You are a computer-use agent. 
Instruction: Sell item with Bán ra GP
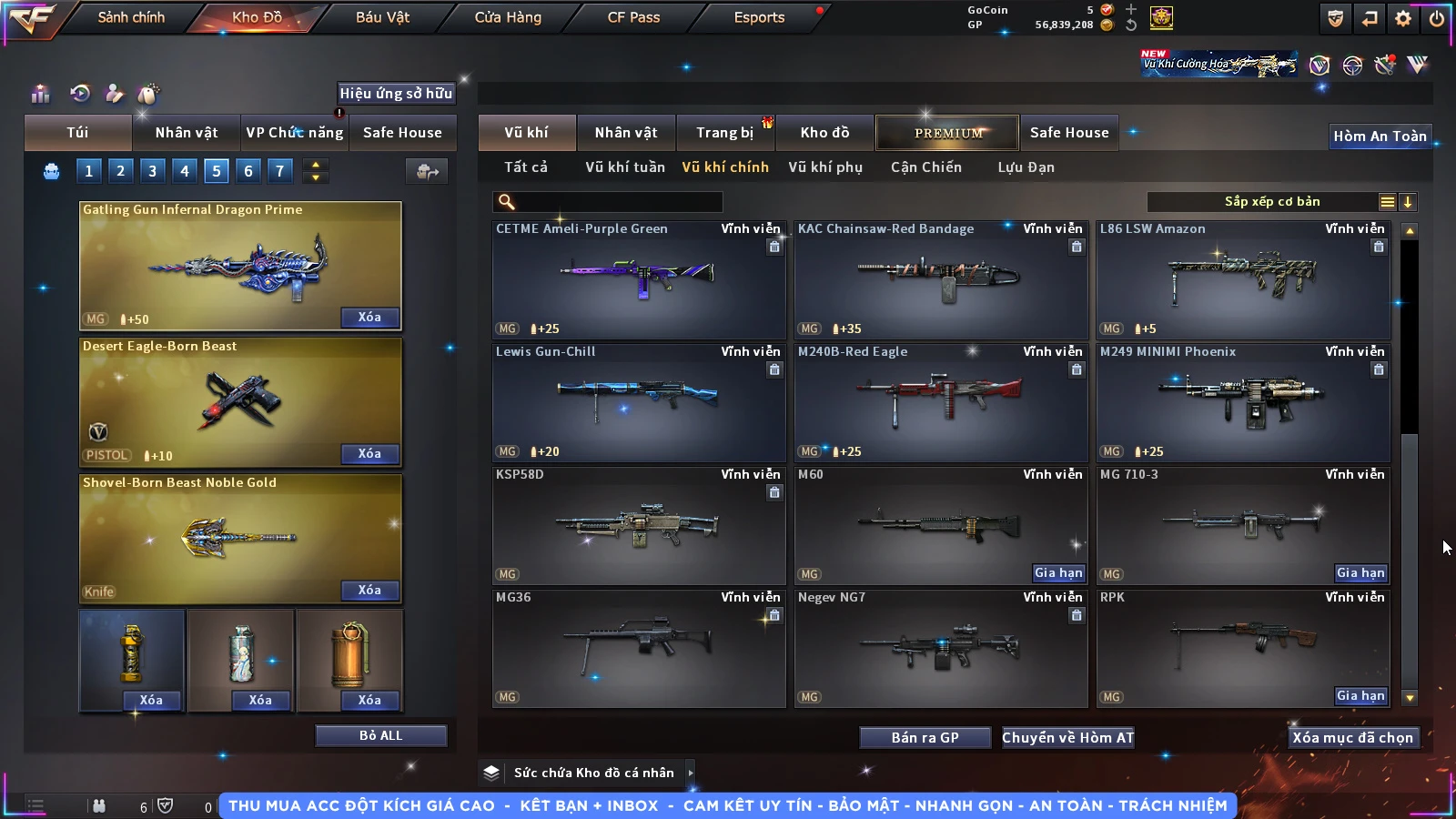925,738
